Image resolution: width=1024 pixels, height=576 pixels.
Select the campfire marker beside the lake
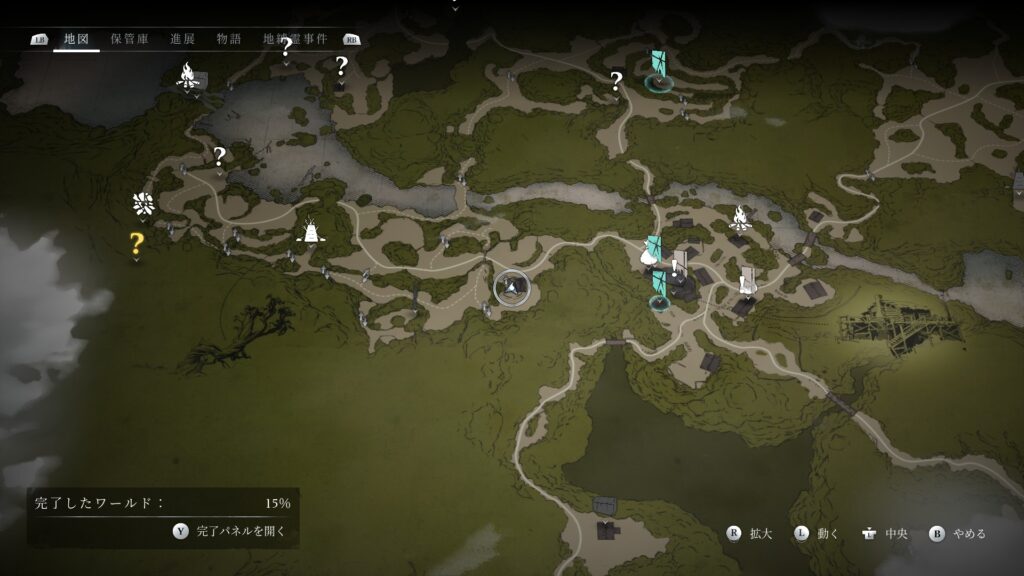click(187, 75)
